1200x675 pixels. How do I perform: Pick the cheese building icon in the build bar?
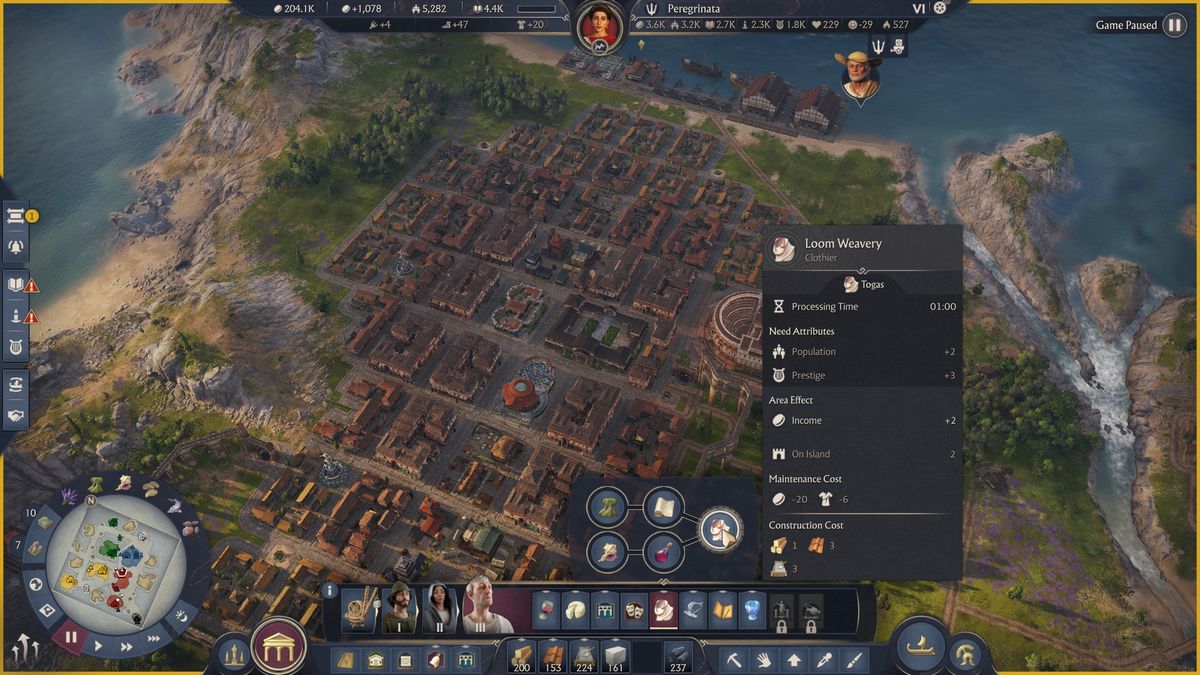(575, 609)
